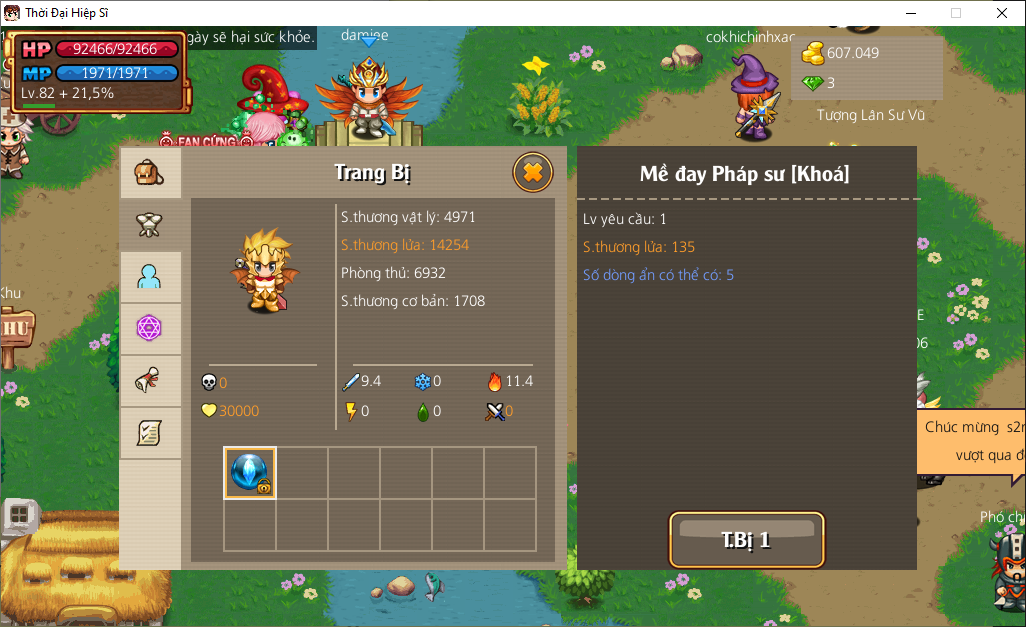
Task: Select the locked blue amulet item slot
Action: [249, 473]
